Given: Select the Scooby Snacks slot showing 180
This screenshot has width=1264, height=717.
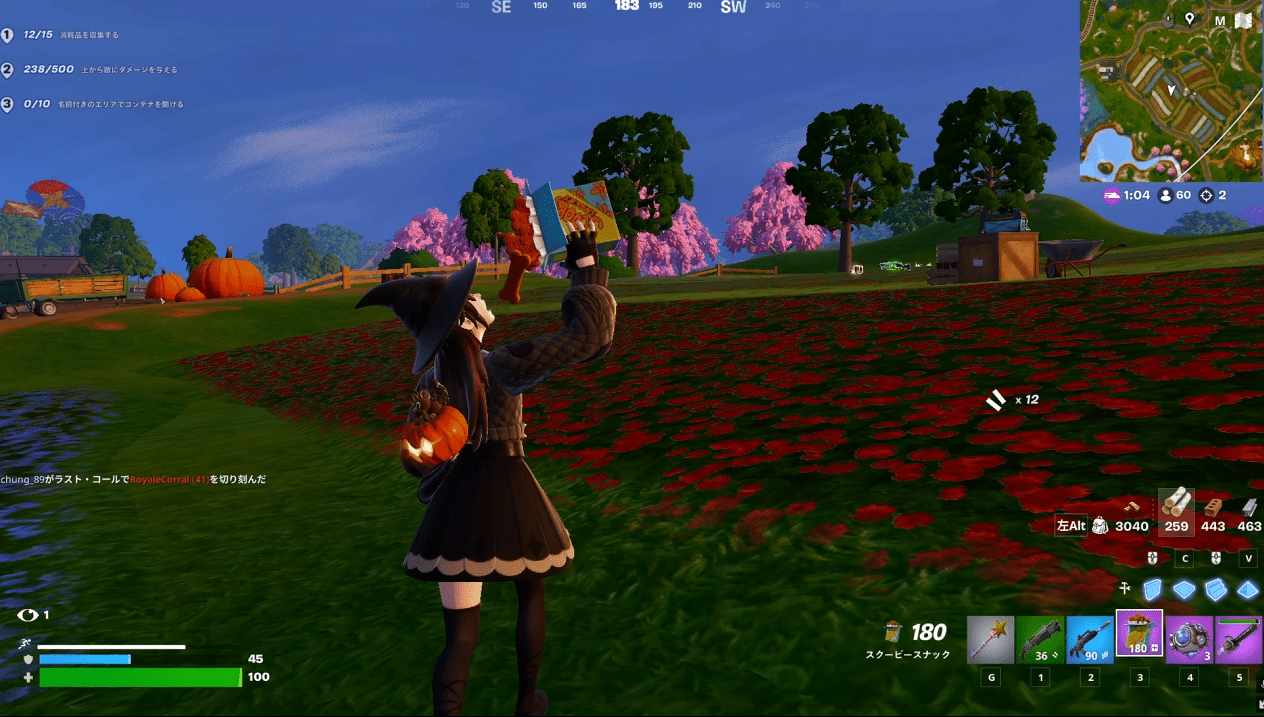Looking at the screenshot, I should coord(1139,636).
